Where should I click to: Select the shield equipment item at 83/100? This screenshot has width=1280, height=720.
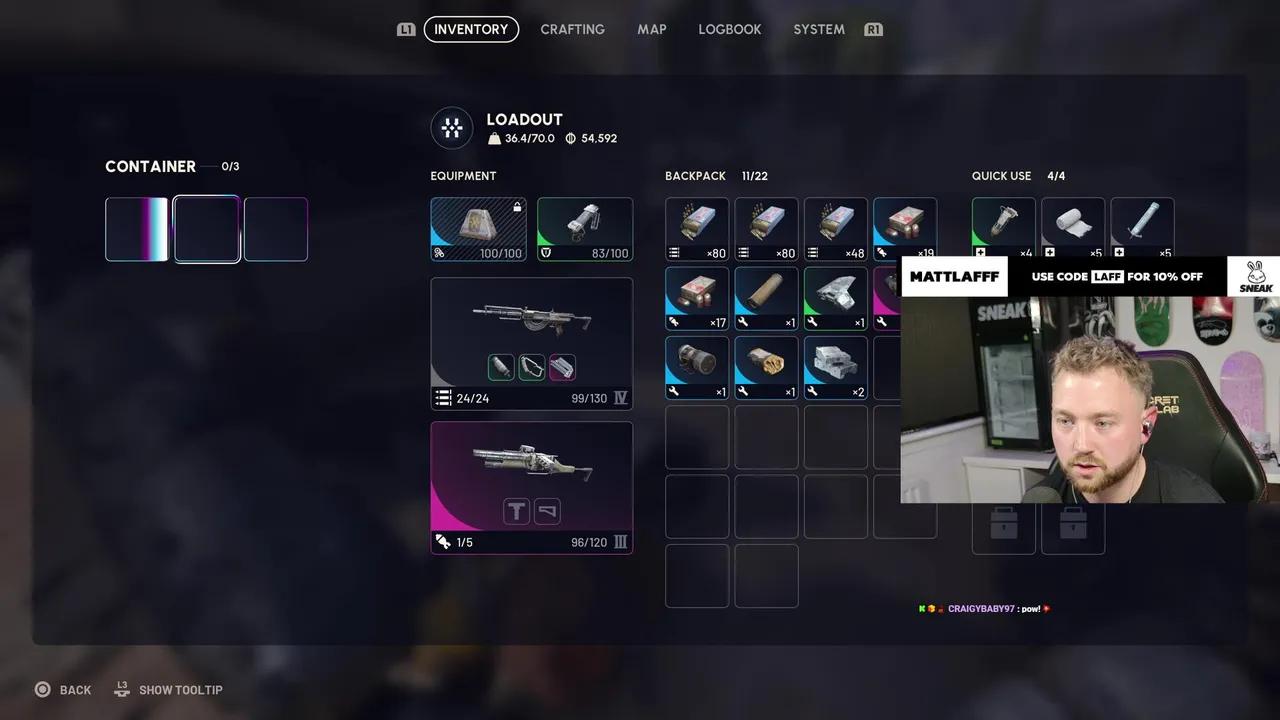tap(584, 225)
